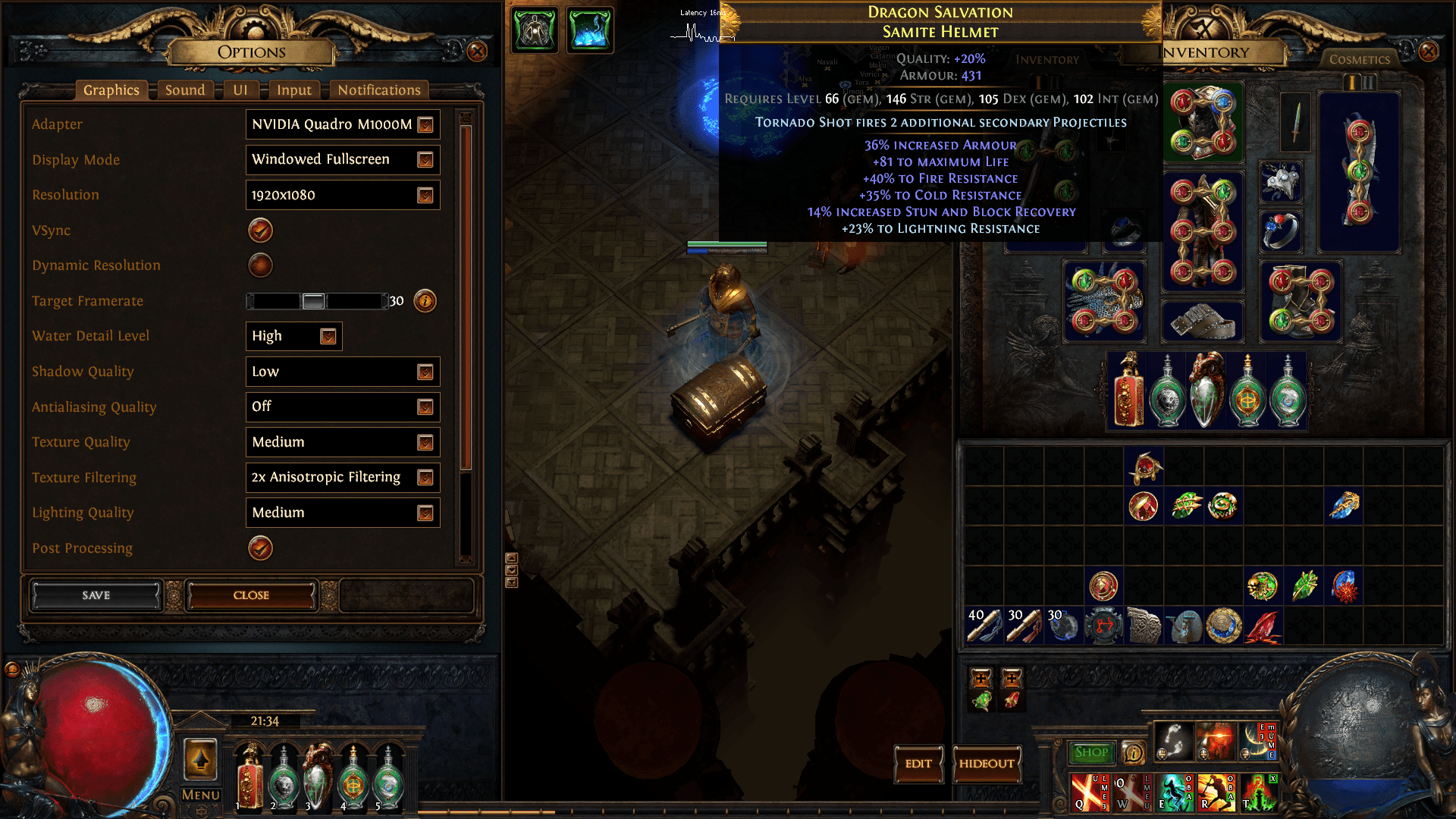Screen dimensions: 1456x819
Task: Click the Hideout button
Action: click(x=987, y=764)
